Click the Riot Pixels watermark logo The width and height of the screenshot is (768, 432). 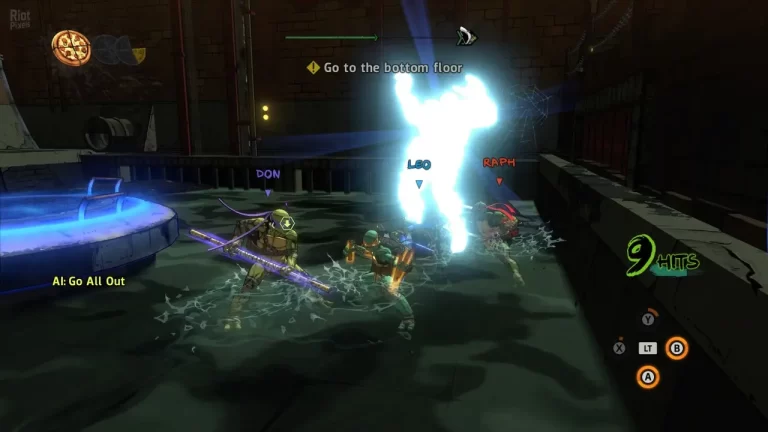click(20, 16)
